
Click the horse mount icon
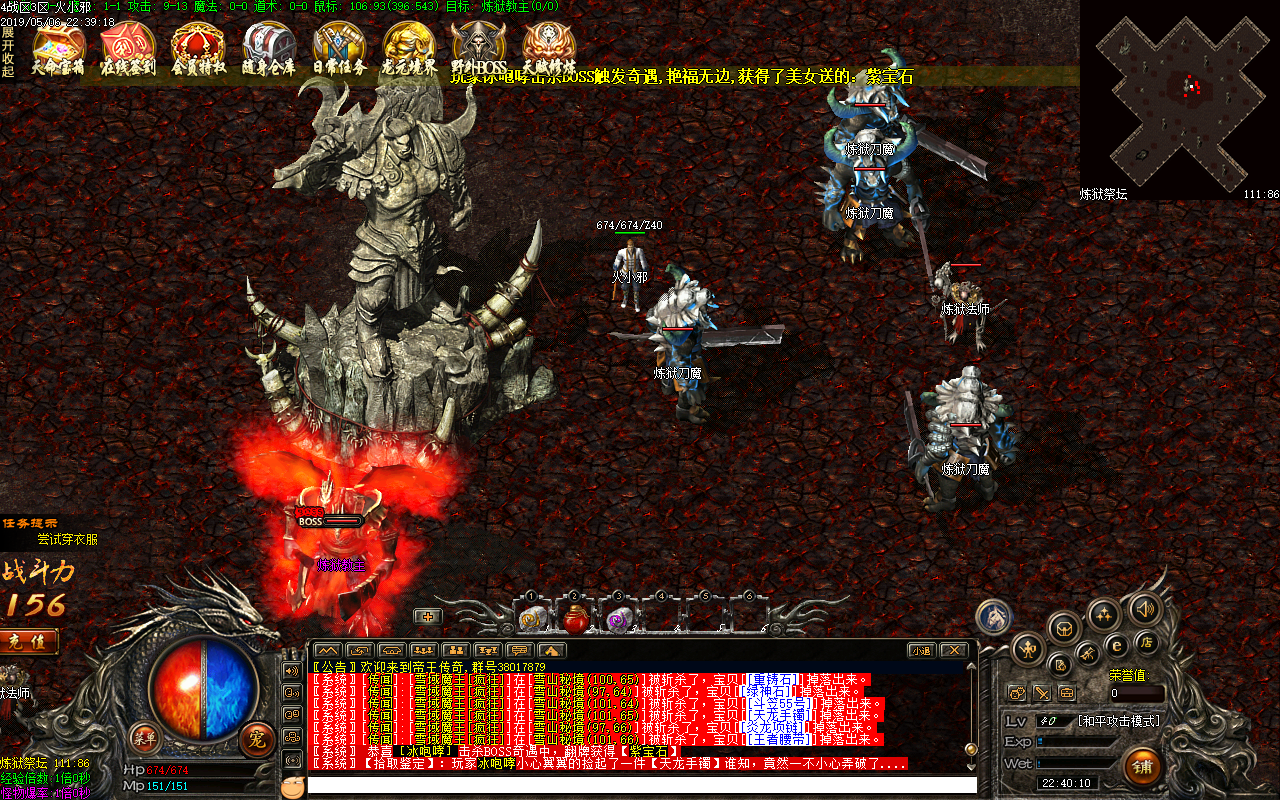pos(994,617)
